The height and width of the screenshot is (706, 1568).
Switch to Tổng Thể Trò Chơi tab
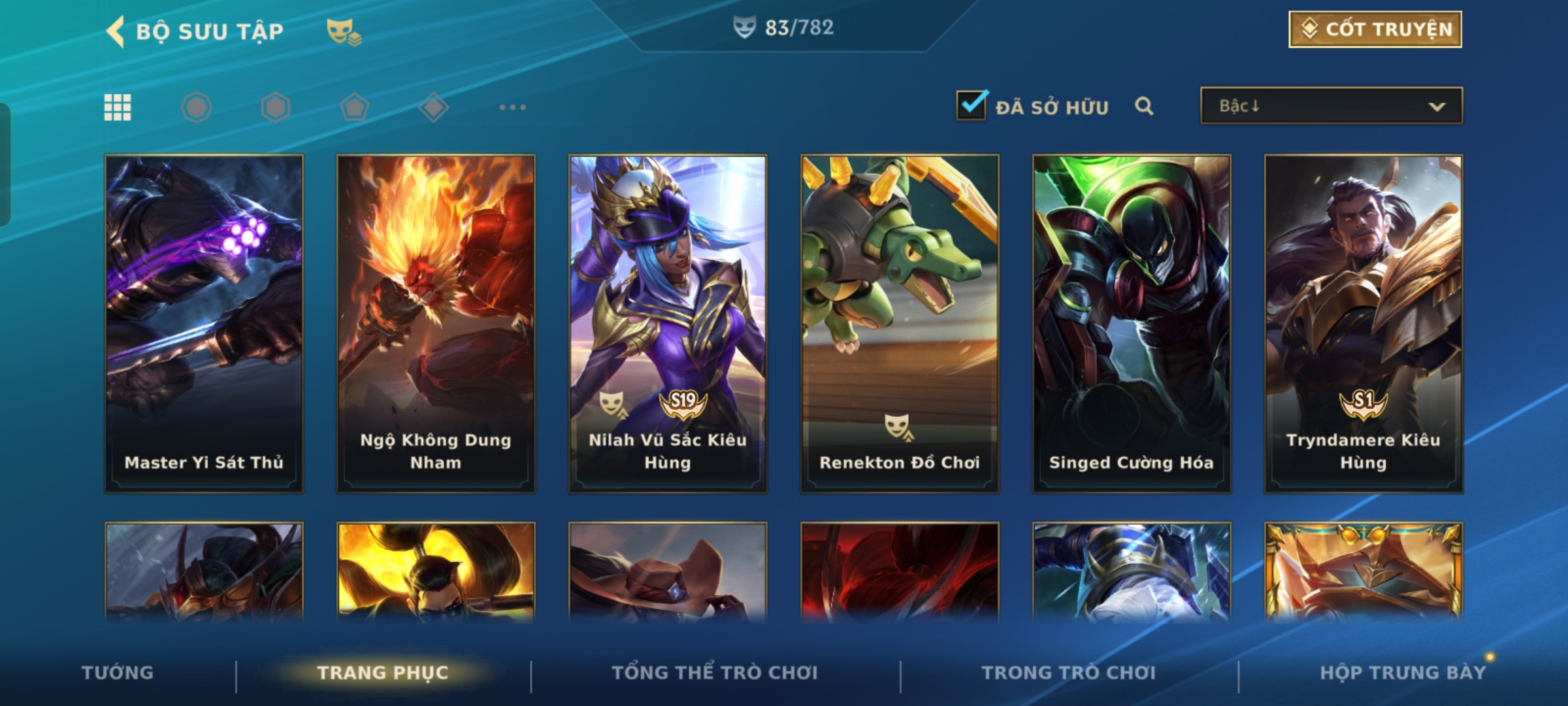(715, 673)
